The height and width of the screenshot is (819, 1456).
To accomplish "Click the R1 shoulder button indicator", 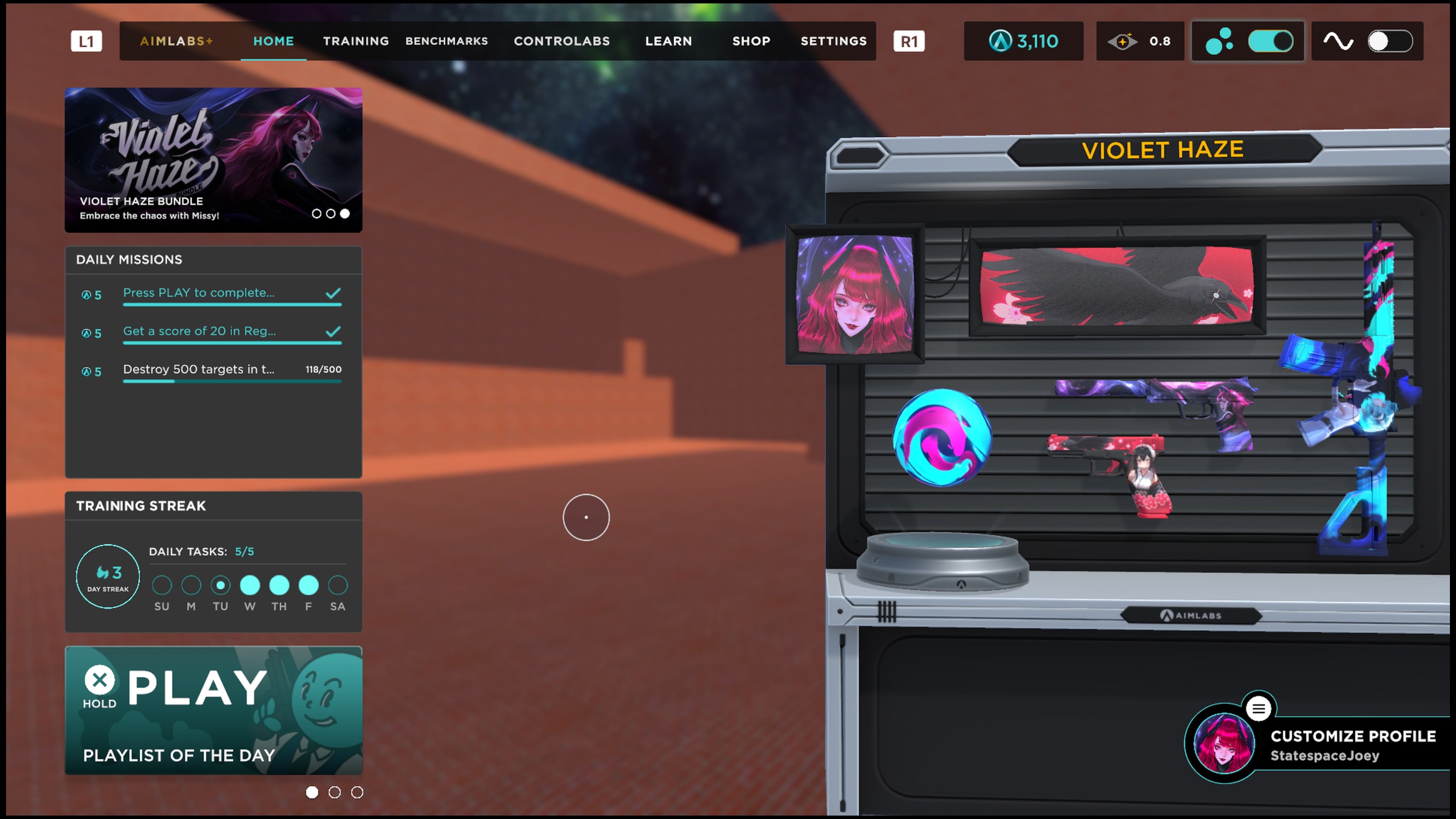I will pyautogui.click(x=910, y=41).
